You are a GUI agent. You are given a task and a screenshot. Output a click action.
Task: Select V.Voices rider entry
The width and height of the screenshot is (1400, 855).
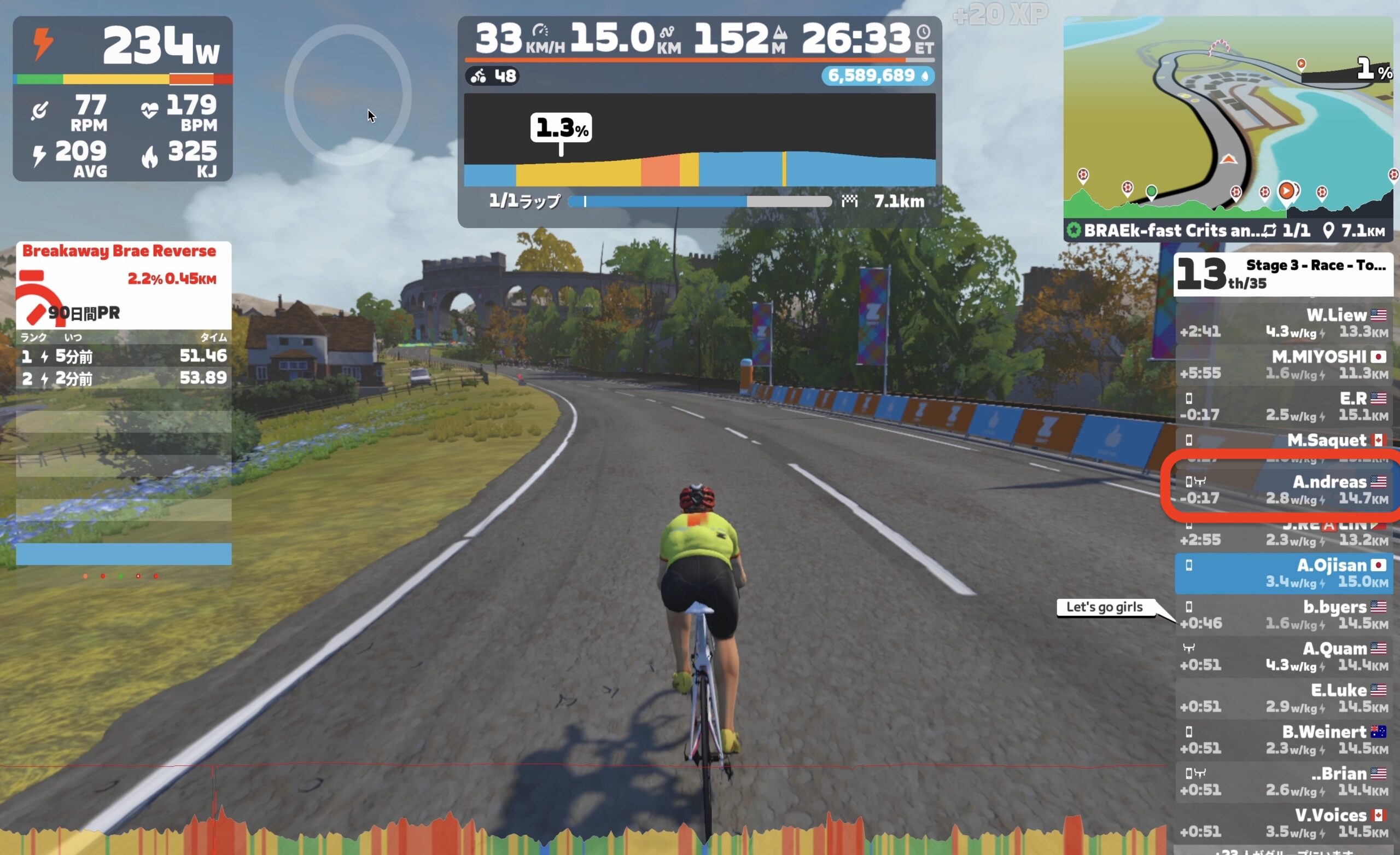[1283, 823]
